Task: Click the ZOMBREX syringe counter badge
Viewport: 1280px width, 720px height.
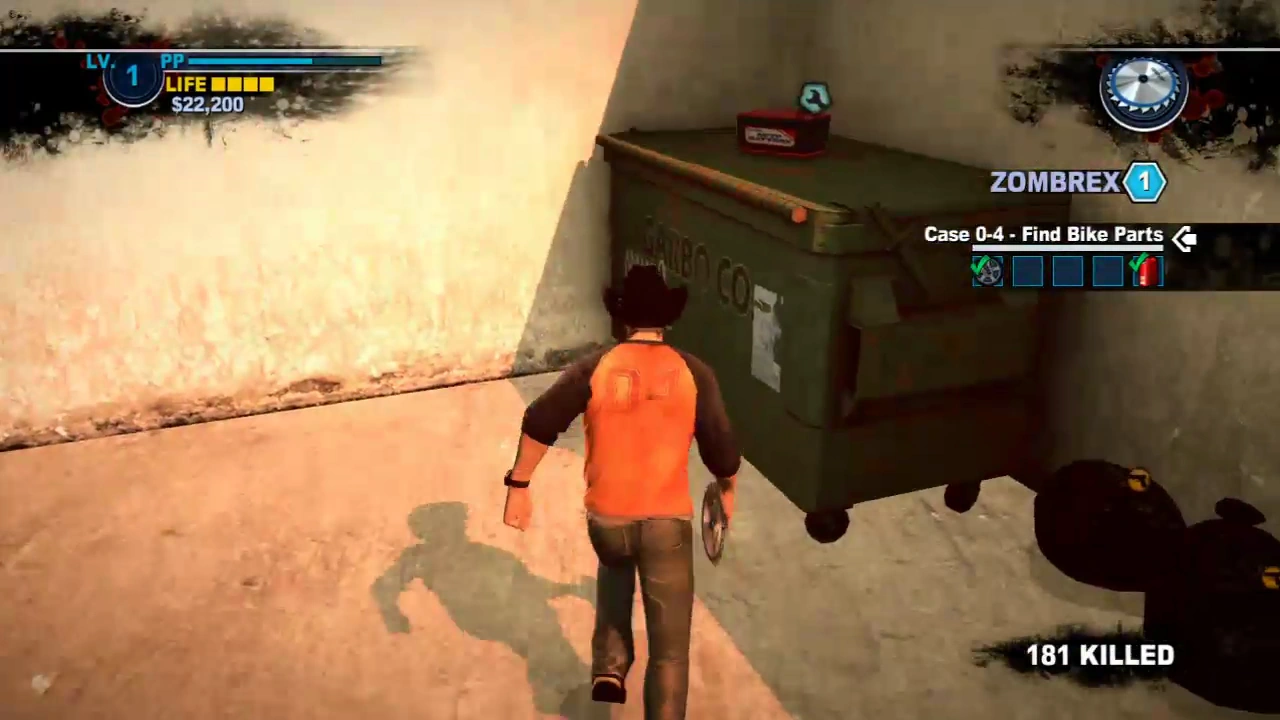Action: (x=1144, y=181)
